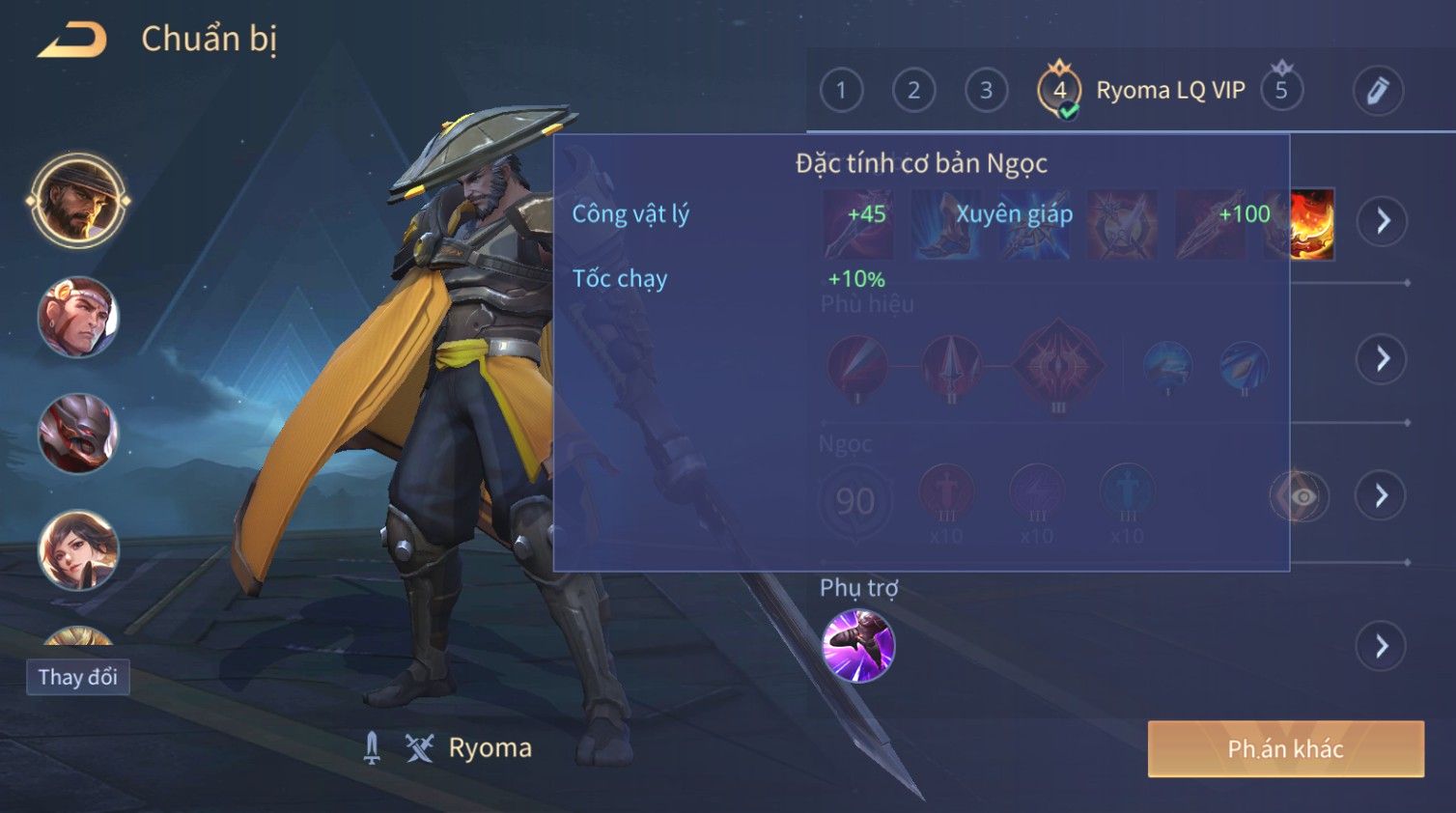Click the Thay đổi hero button
Viewport: 1456px width, 813px height.
tap(78, 677)
